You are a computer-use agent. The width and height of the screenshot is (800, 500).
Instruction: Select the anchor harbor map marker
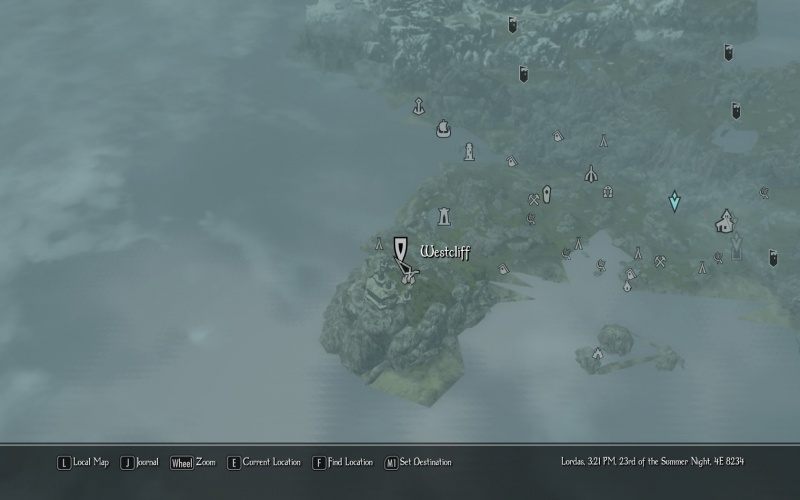point(419,105)
